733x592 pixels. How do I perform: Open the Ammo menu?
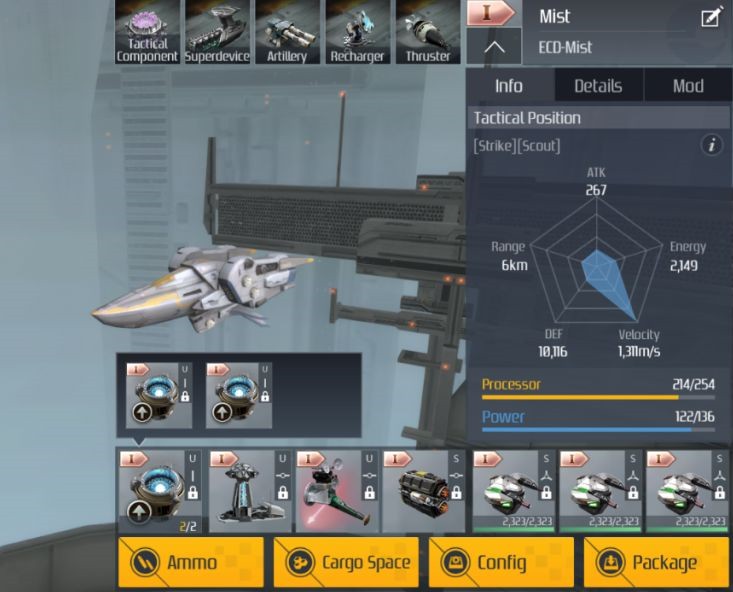[191, 562]
